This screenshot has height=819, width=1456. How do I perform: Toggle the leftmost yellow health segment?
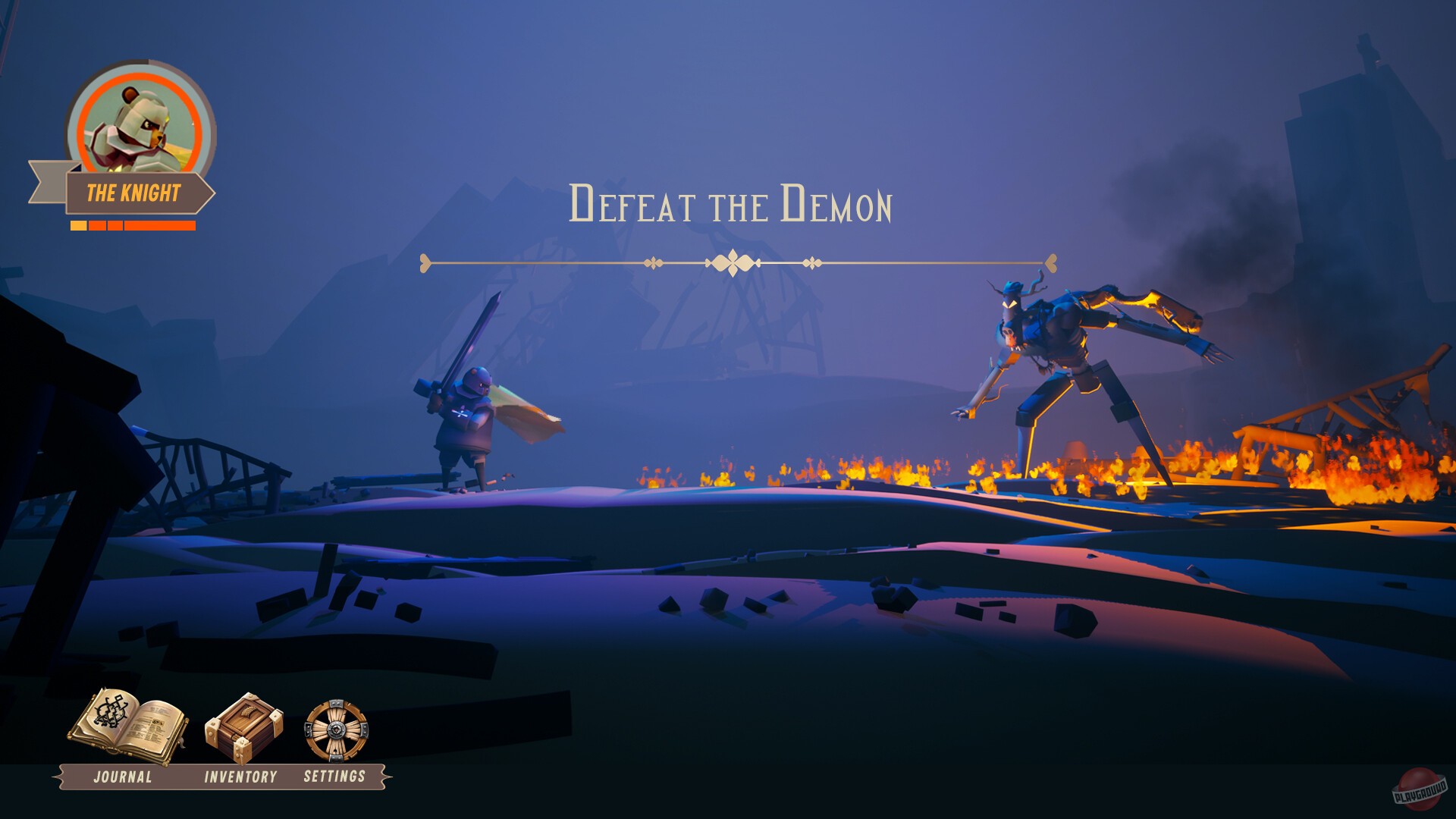point(78,225)
